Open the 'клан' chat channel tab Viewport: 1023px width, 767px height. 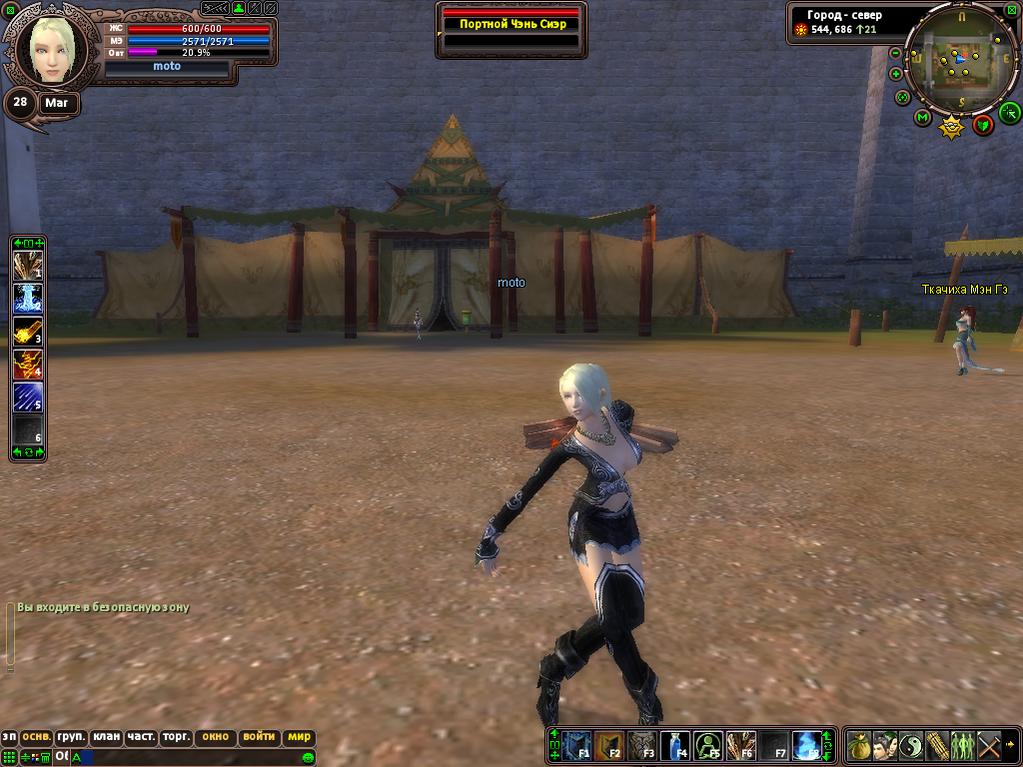point(106,737)
